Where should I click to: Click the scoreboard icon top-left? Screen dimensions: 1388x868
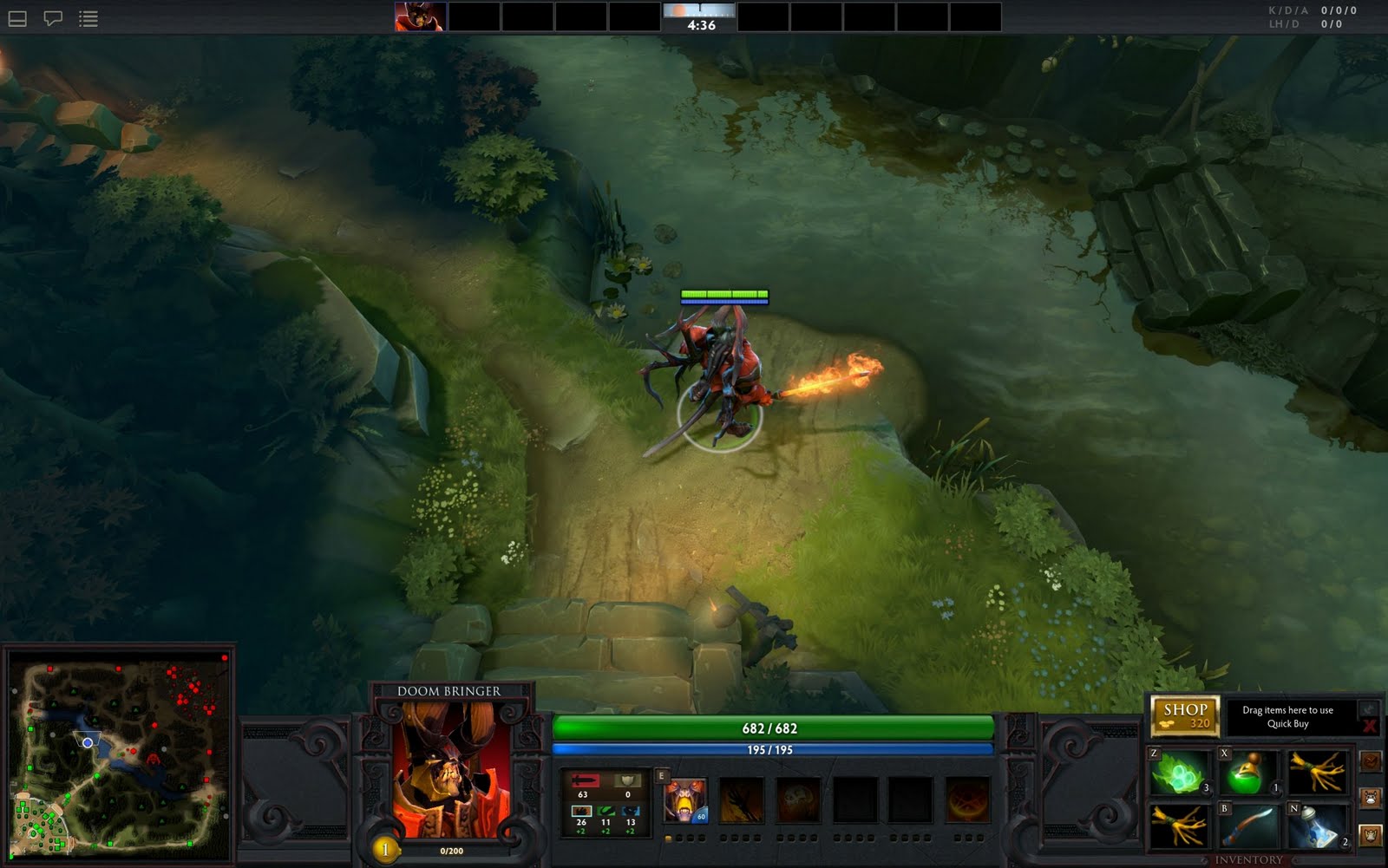click(17, 18)
